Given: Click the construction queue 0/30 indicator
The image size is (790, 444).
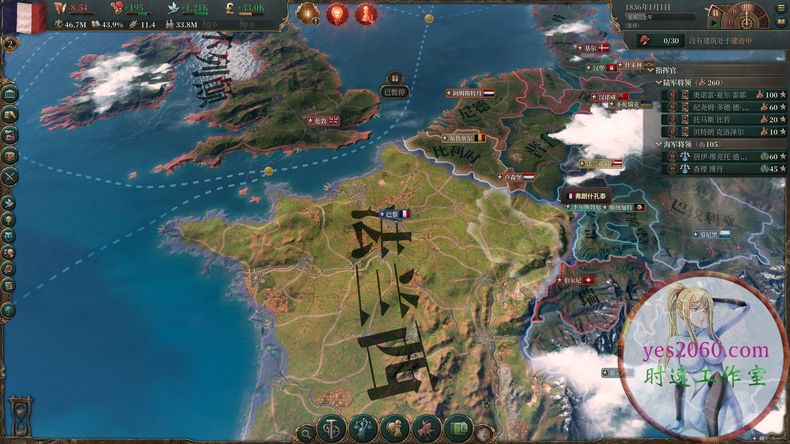Looking at the screenshot, I should point(670,40).
